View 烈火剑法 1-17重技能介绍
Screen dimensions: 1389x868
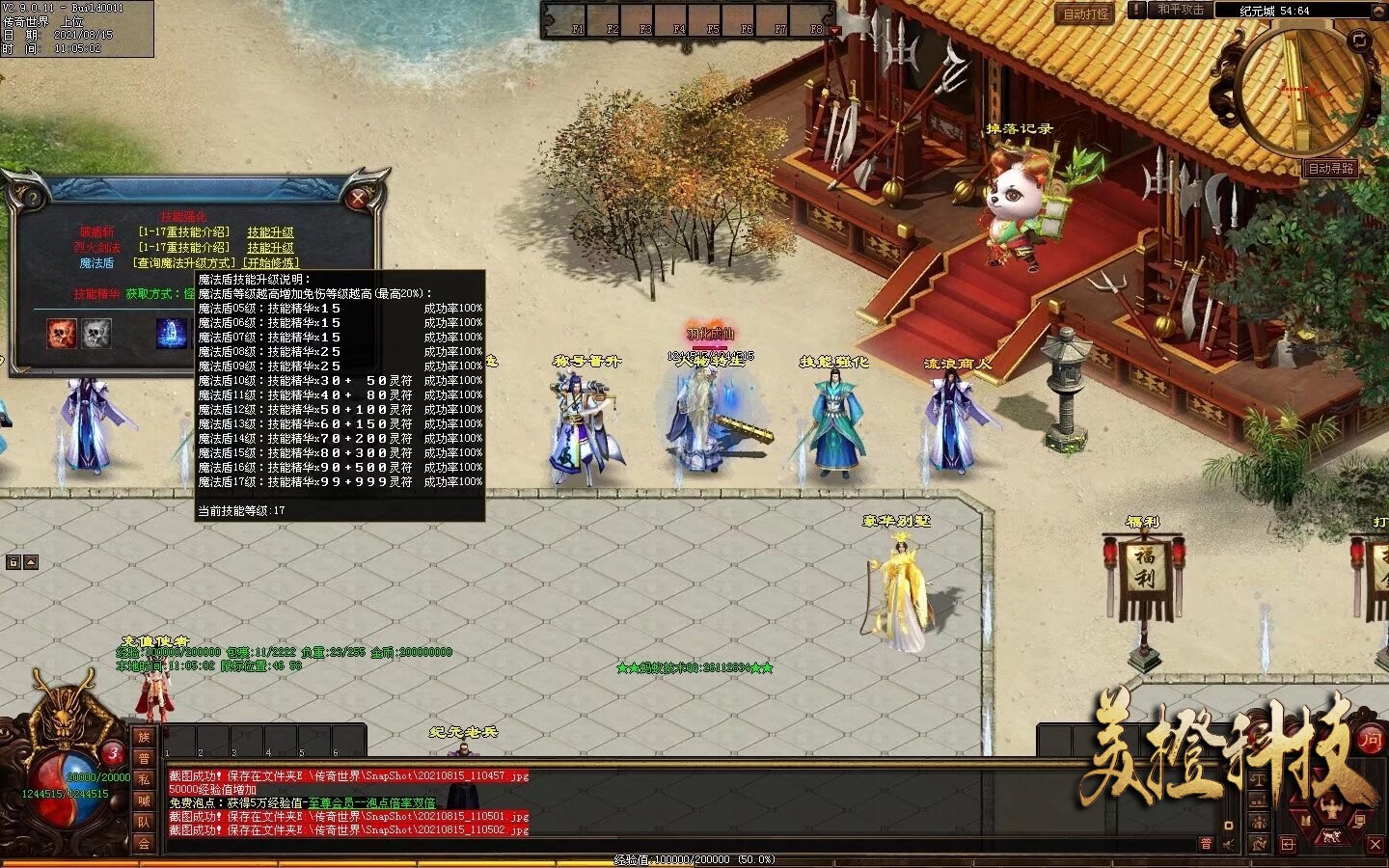(x=183, y=248)
